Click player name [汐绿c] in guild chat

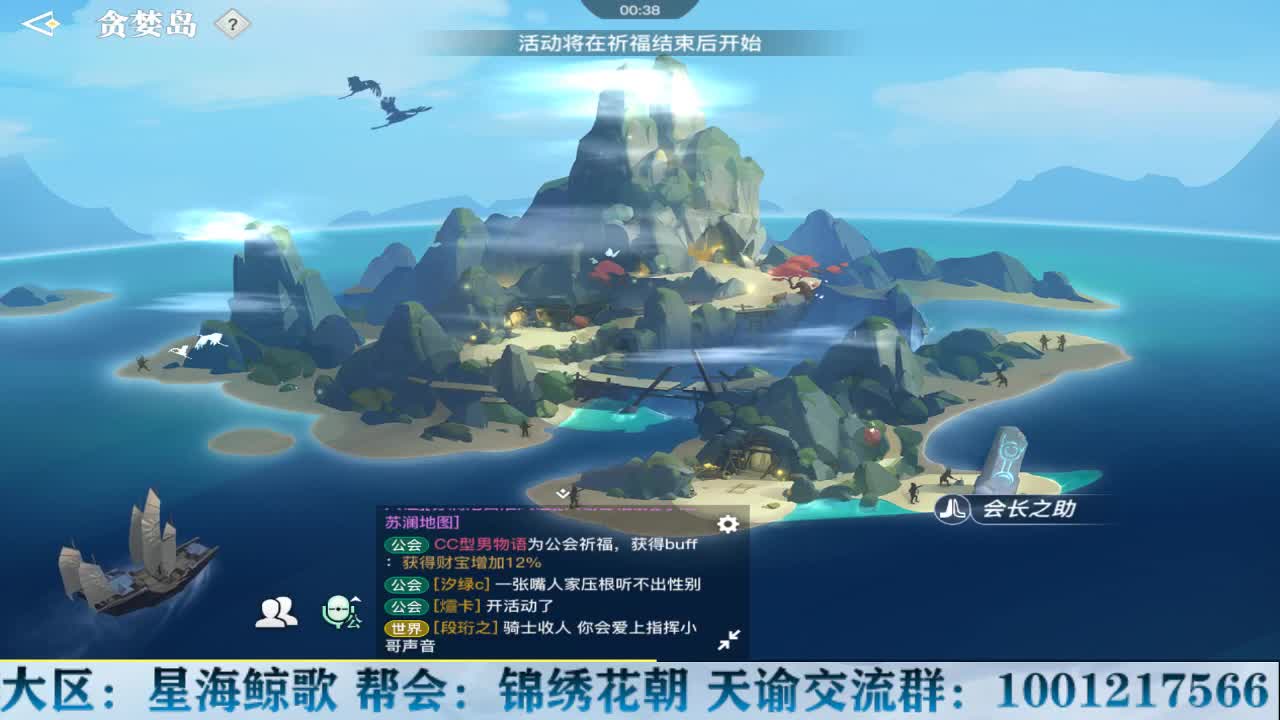[x=460, y=583]
